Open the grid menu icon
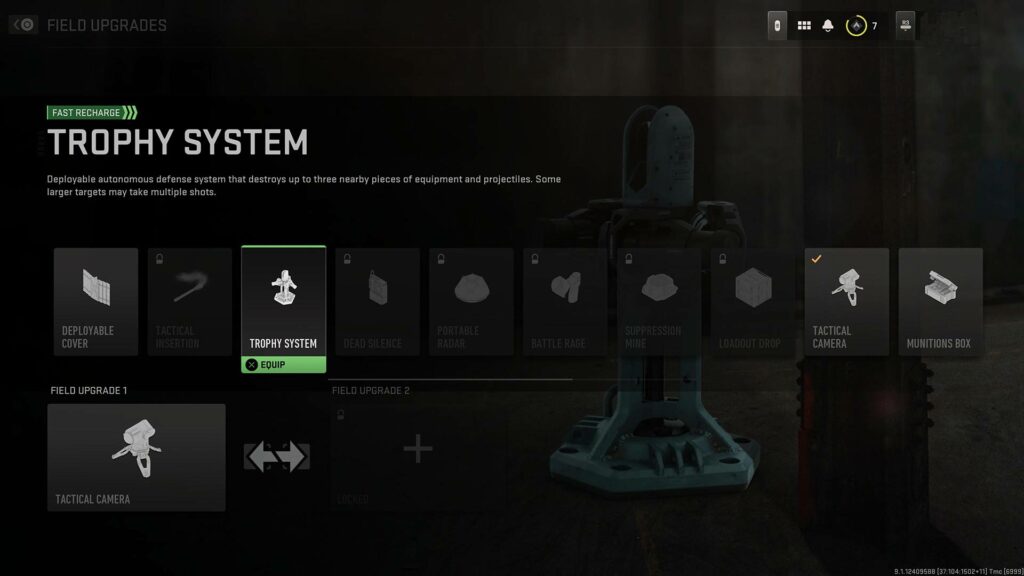Image resolution: width=1024 pixels, height=576 pixels. [804, 26]
